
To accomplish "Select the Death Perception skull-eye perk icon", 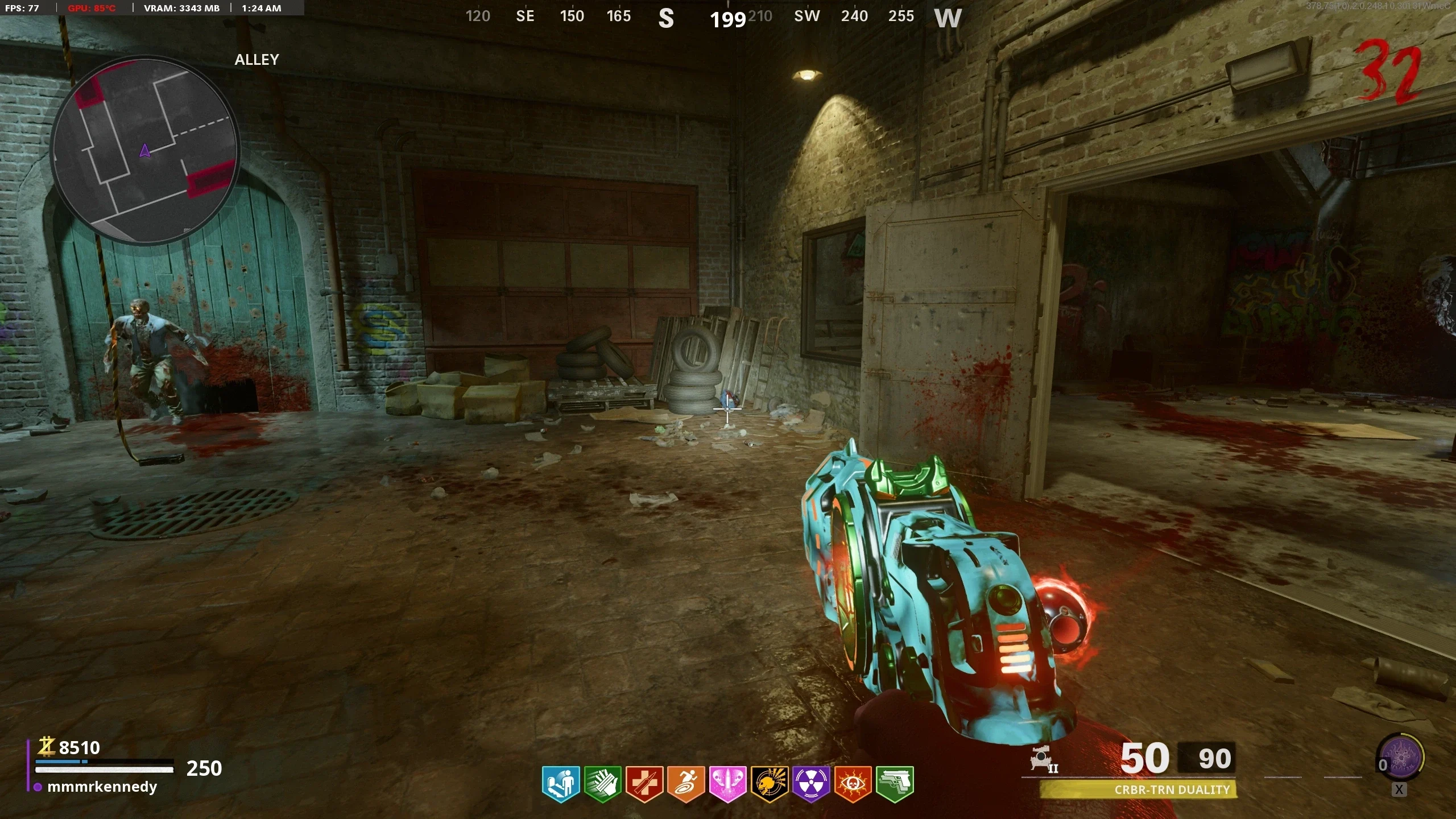I will click(x=853, y=784).
